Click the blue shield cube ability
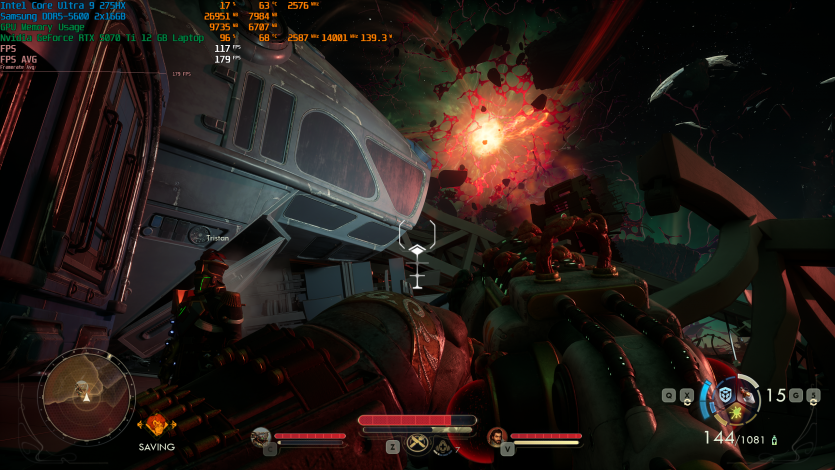This screenshot has height=470, width=835. point(727,394)
